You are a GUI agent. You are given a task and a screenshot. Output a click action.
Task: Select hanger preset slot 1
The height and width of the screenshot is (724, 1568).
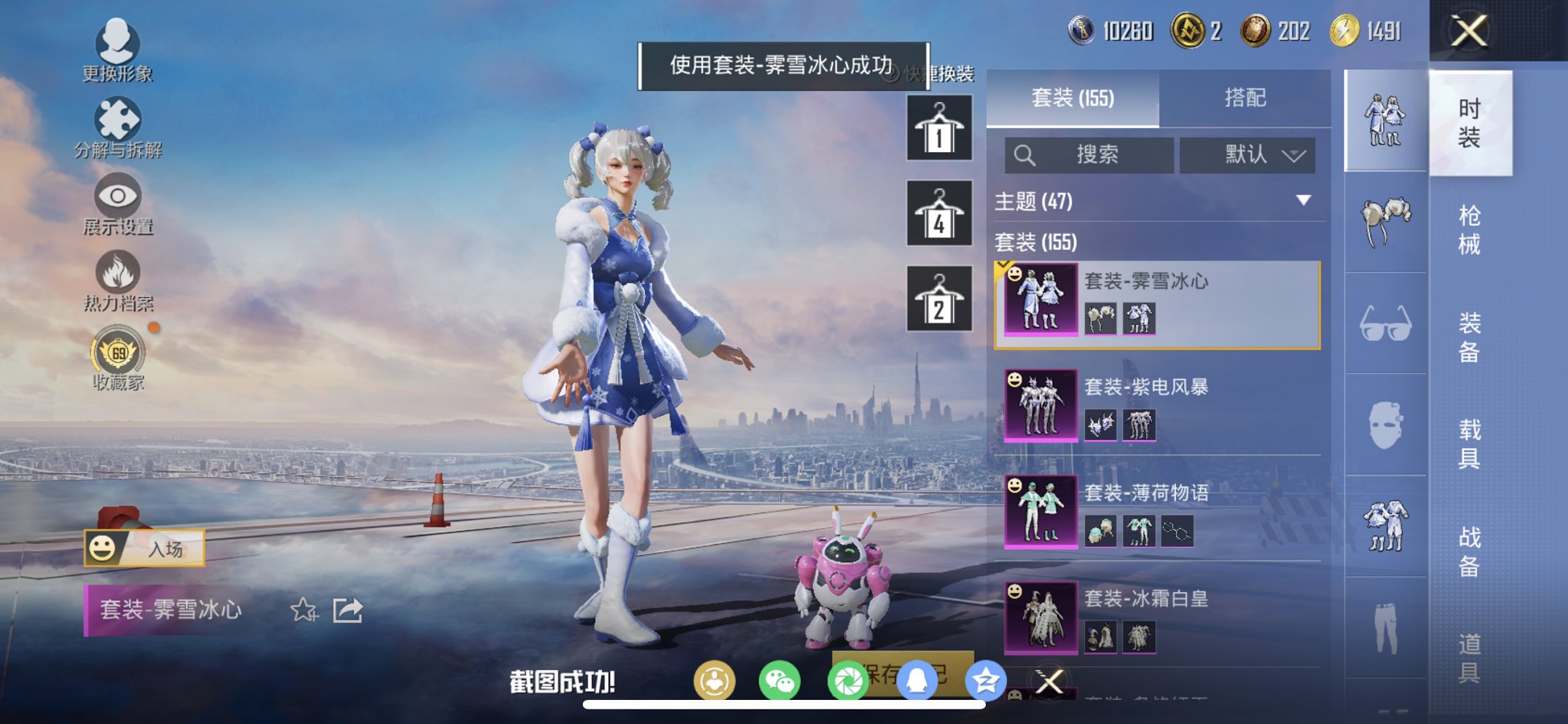click(938, 130)
